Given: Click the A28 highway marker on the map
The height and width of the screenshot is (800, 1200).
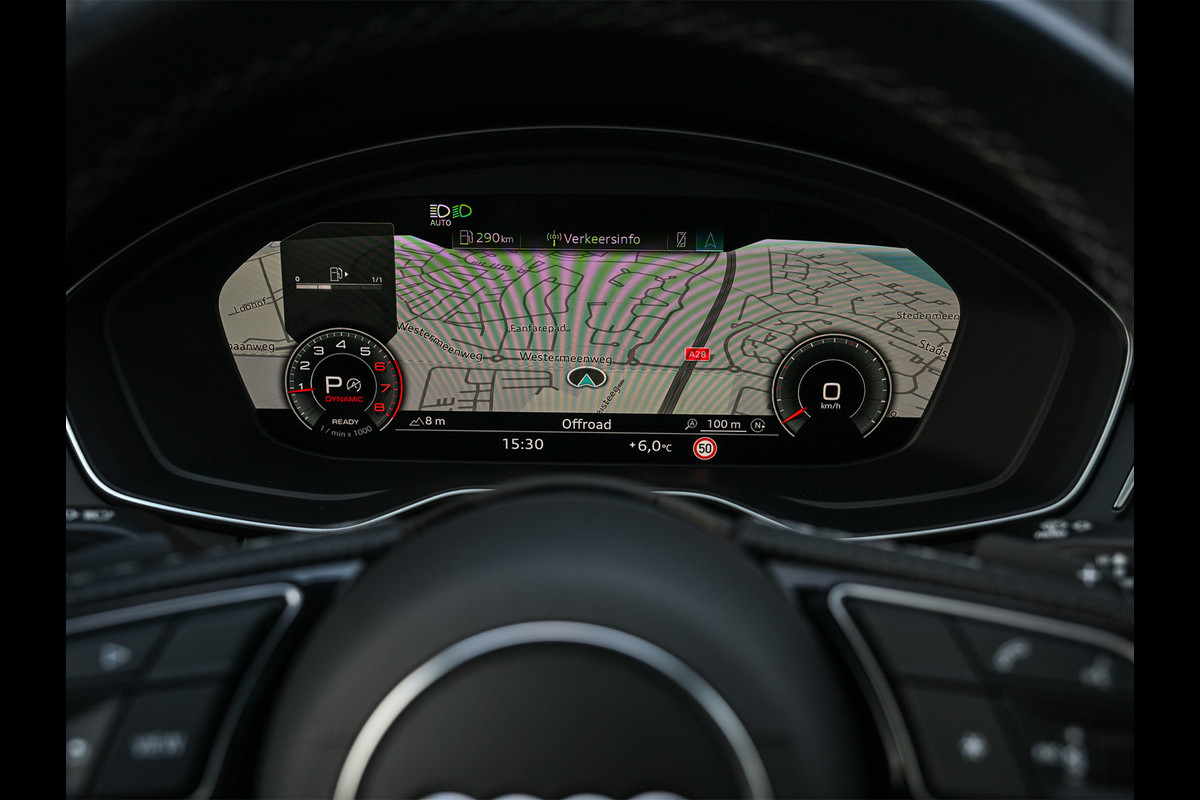Looking at the screenshot, I should coord(695,354).
